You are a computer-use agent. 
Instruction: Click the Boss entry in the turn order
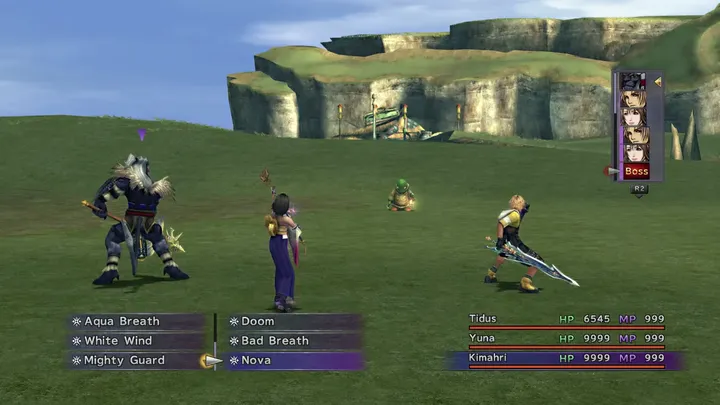[636, 171]
